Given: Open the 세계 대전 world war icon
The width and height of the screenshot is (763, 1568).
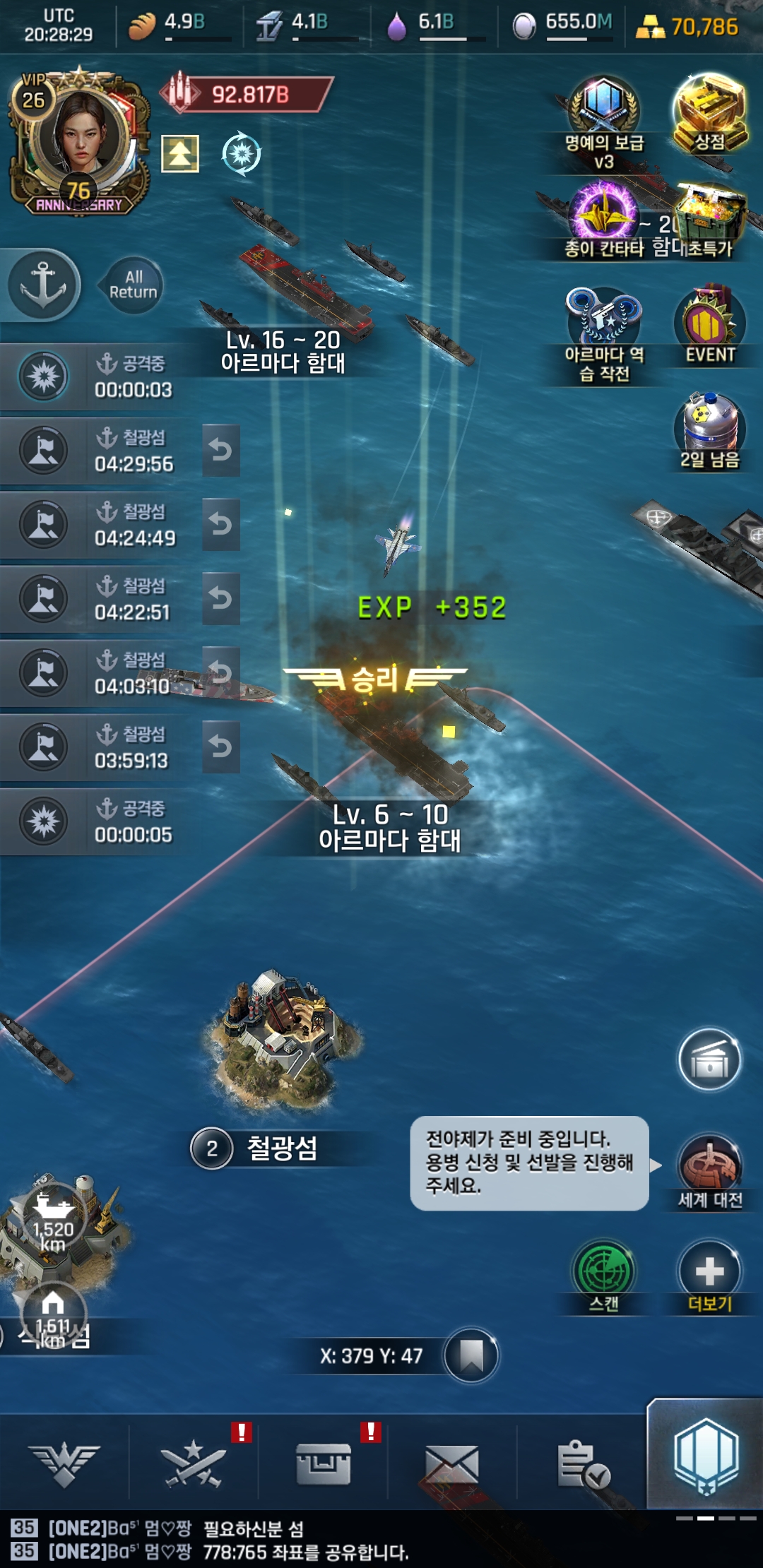Looking at the screenshot, I should tap(709, 1165).
